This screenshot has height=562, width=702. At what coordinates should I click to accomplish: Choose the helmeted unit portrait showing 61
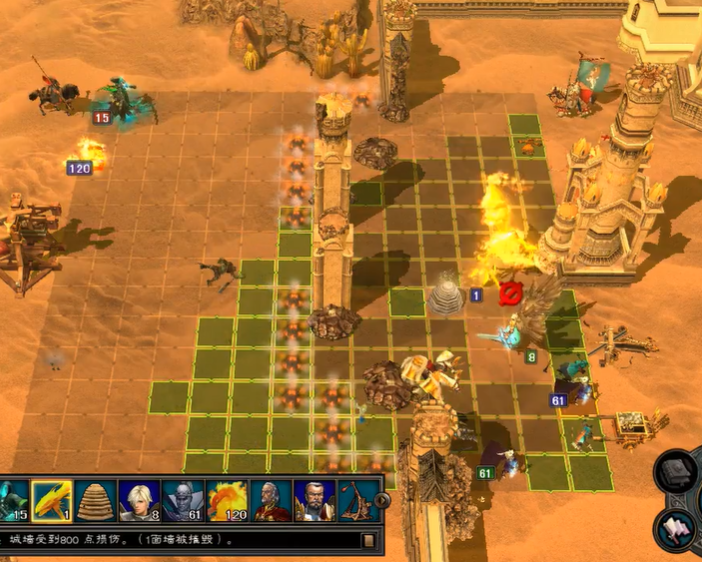pos(183,499)
